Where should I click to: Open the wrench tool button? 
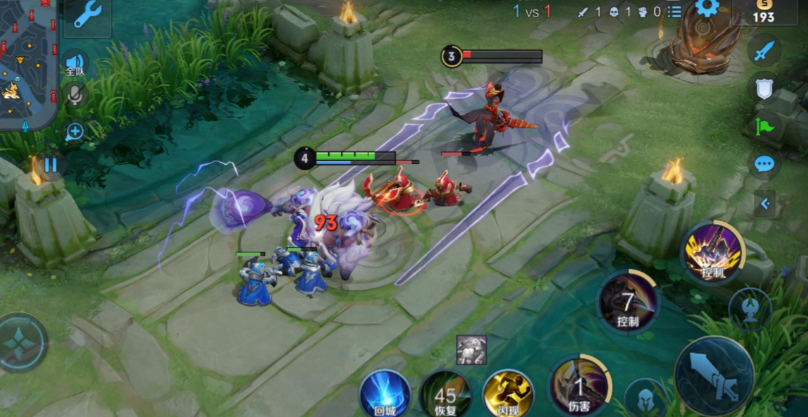87,14
